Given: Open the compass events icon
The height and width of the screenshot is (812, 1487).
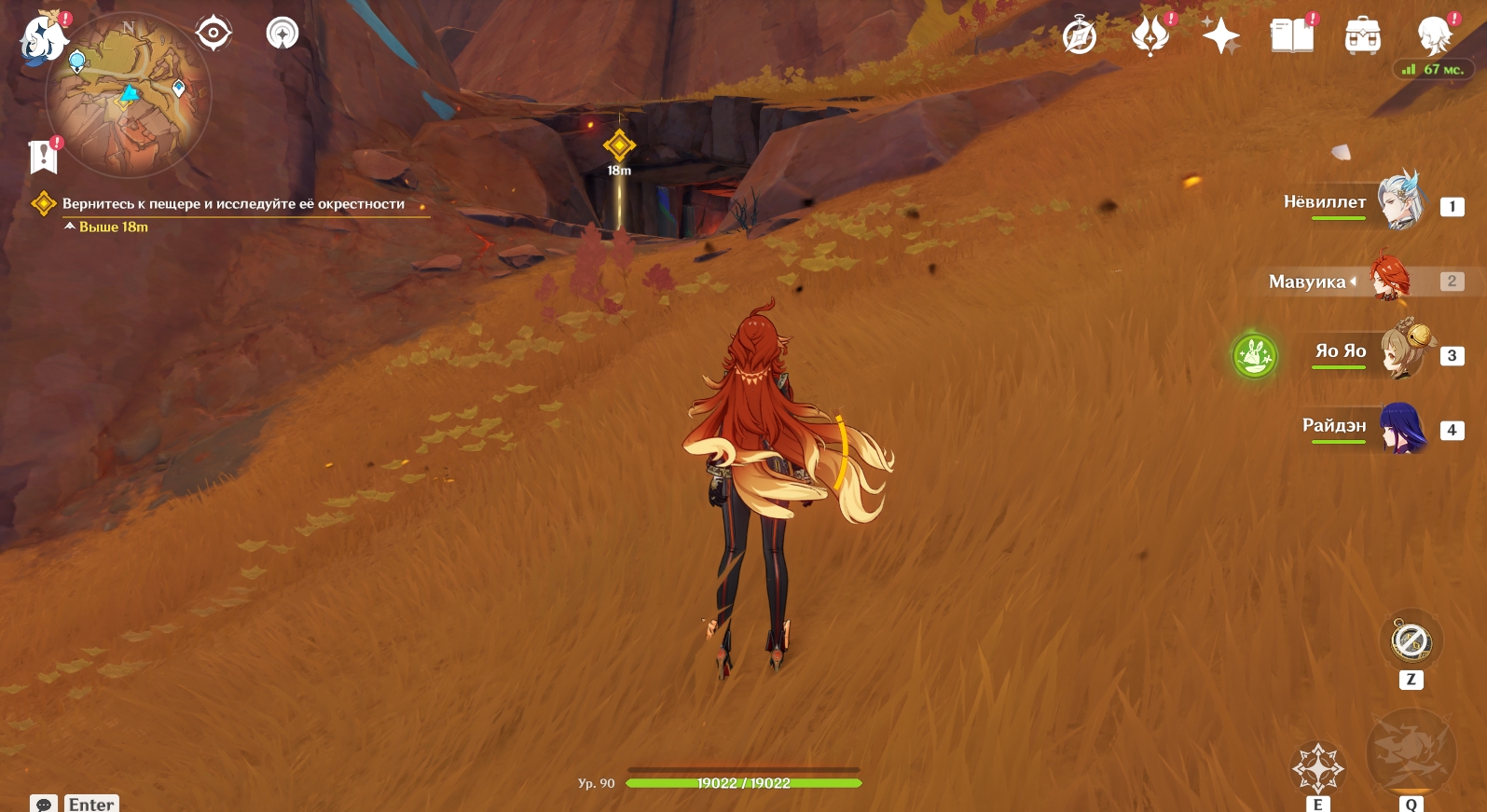Looking at the screenshot, I should [x=1080, y=37].
